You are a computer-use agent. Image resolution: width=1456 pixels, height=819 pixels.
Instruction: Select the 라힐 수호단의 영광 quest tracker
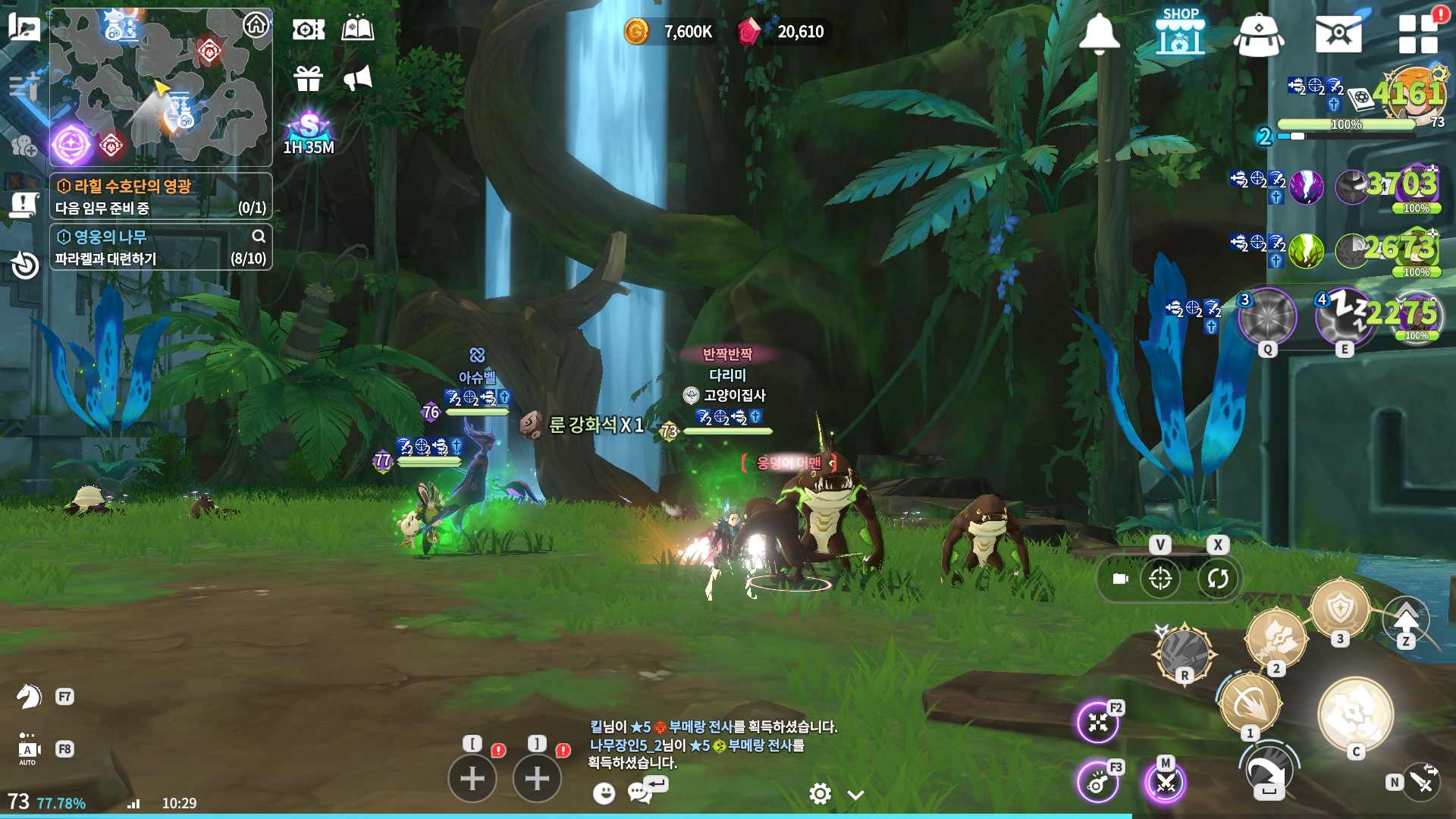[x=161, y=196]
